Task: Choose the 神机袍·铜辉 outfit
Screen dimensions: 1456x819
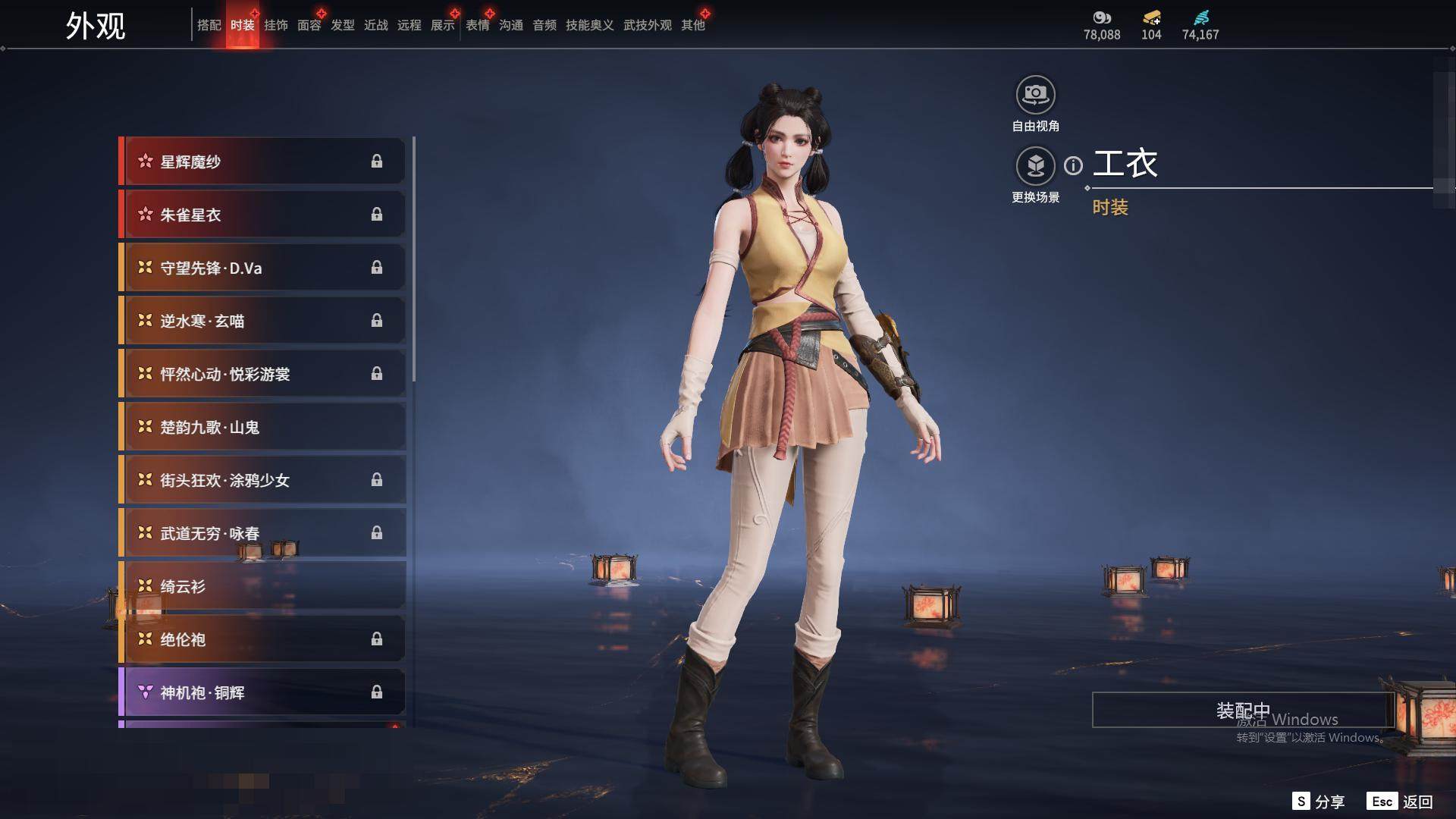Action: tap(262, 692)
